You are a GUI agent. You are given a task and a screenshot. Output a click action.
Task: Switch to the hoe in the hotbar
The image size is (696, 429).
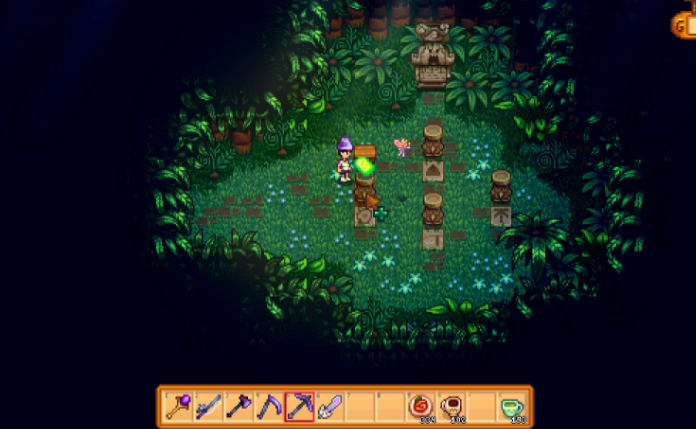(268, 406)
